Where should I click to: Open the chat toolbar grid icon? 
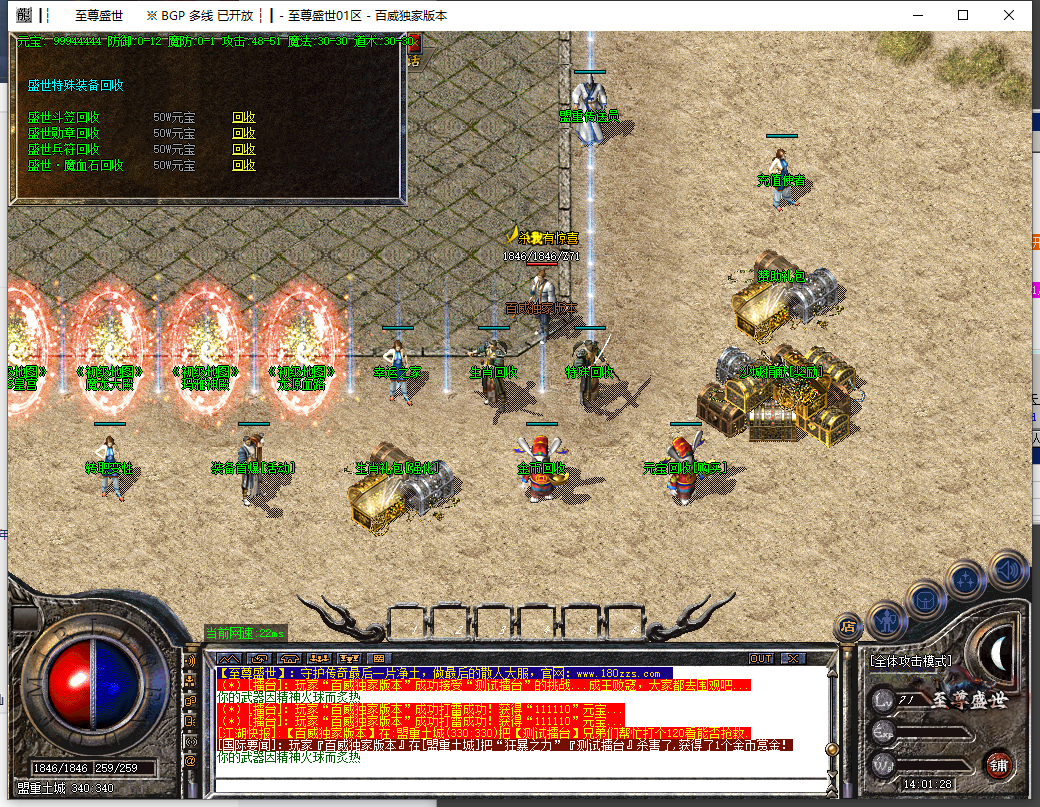[377, 658]
